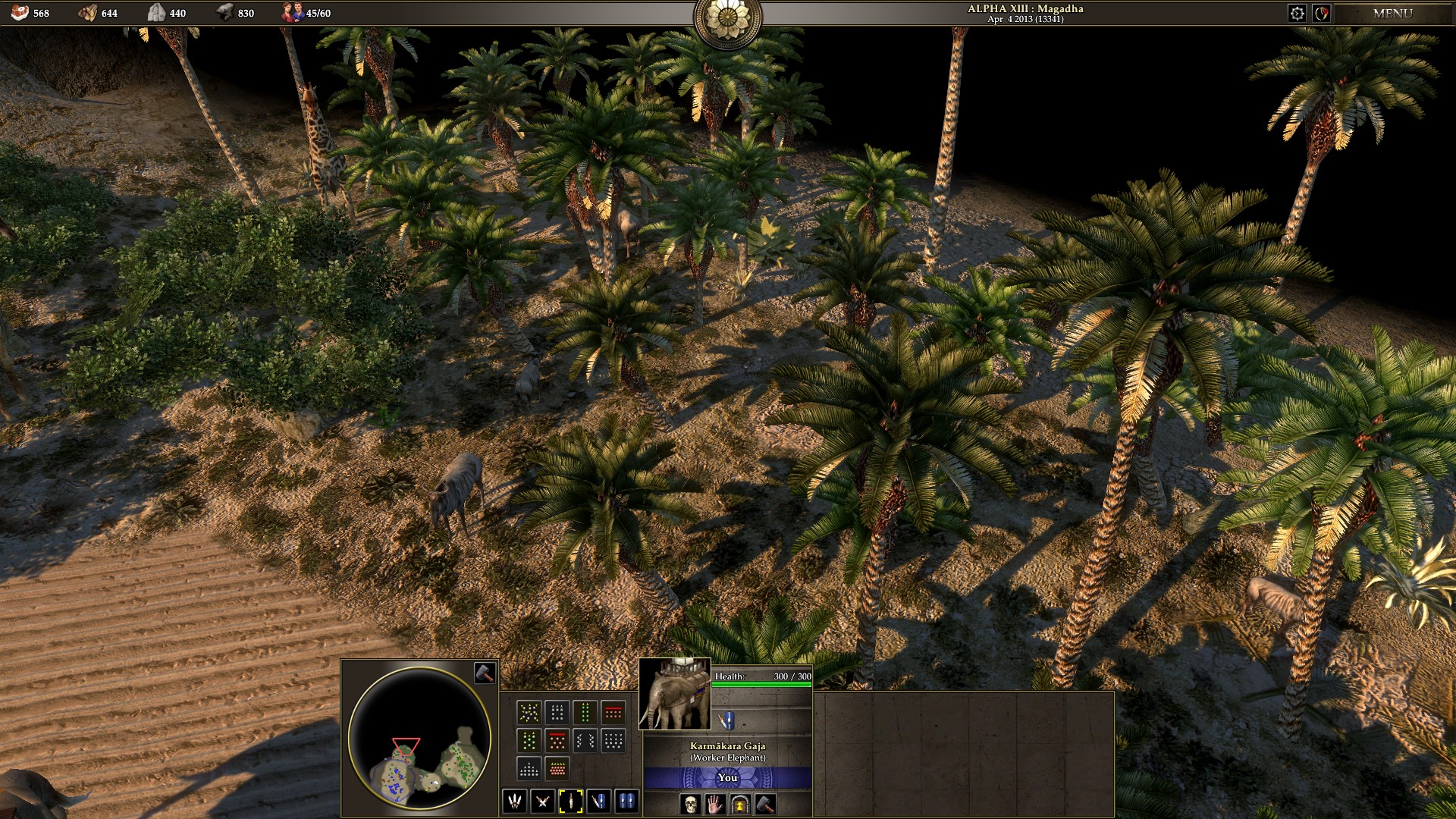Stop the unit with the hand button
The height and width of the screenshot is (819, 1456).
click(x=715, y=804)
